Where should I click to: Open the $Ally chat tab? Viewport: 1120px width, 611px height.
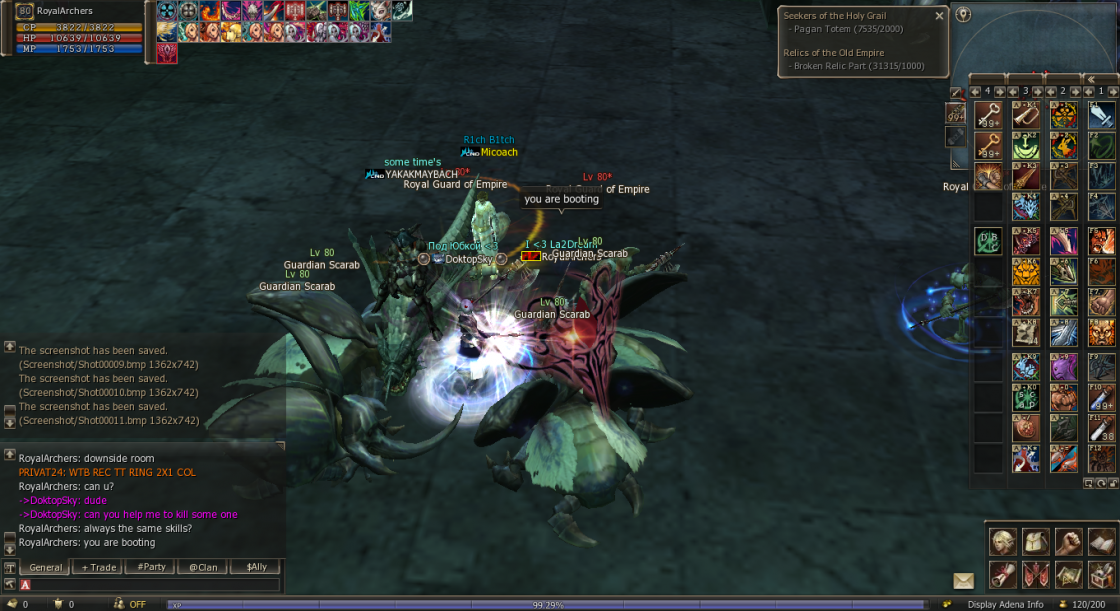pyautogui.click(x=256, y=567)
